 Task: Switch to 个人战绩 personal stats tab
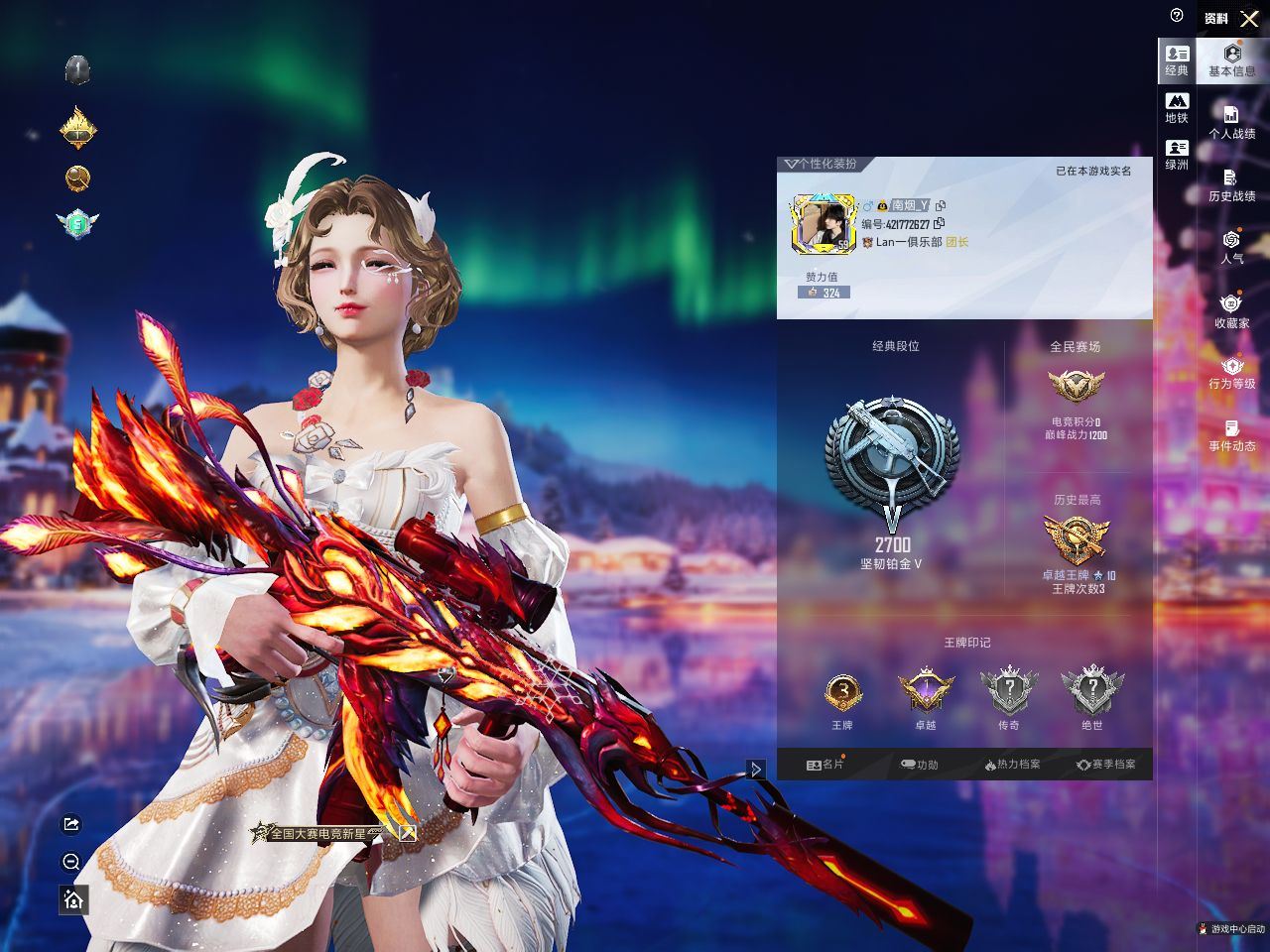(1231, 123)
